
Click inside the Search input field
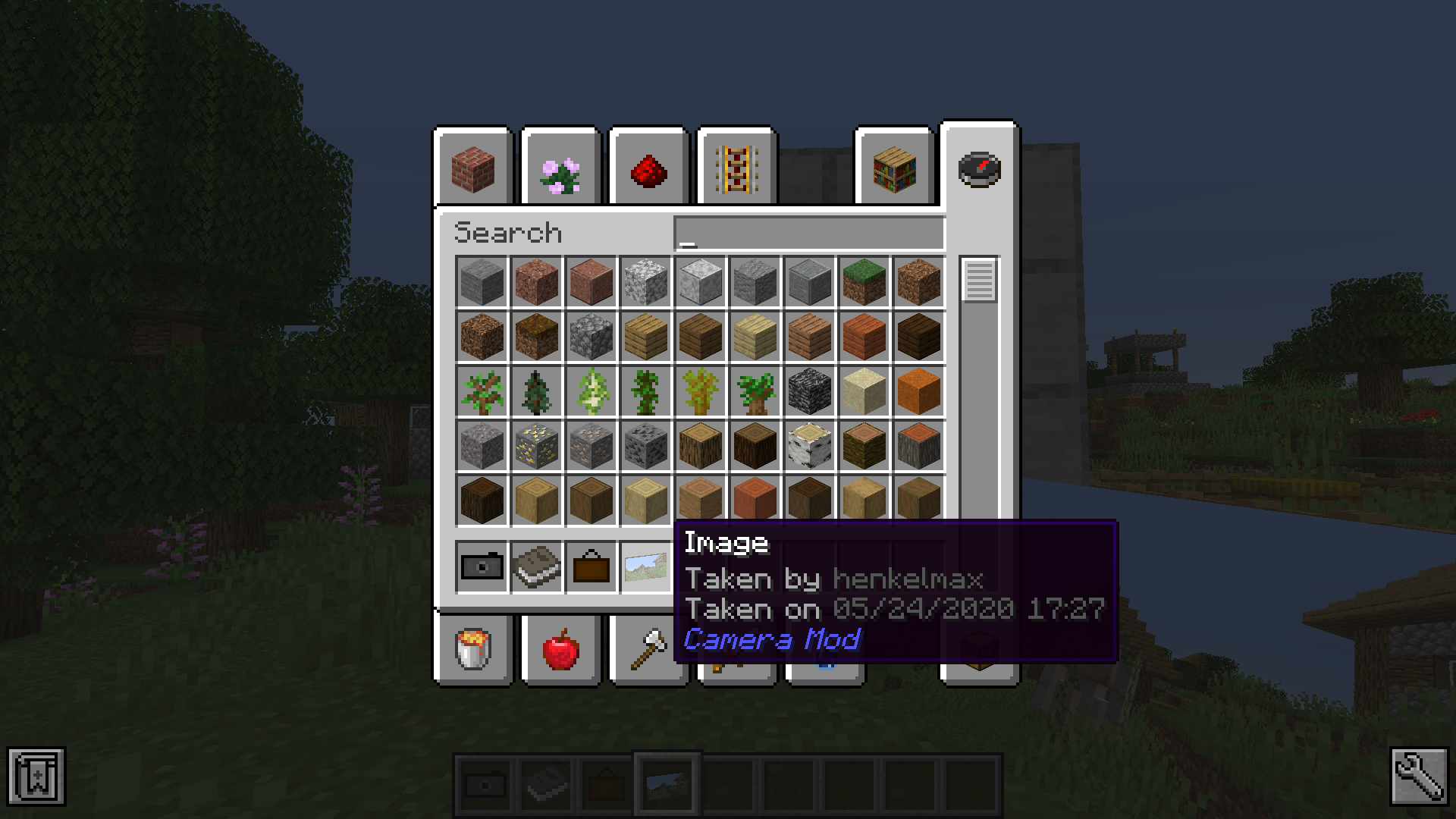point(808,233)
